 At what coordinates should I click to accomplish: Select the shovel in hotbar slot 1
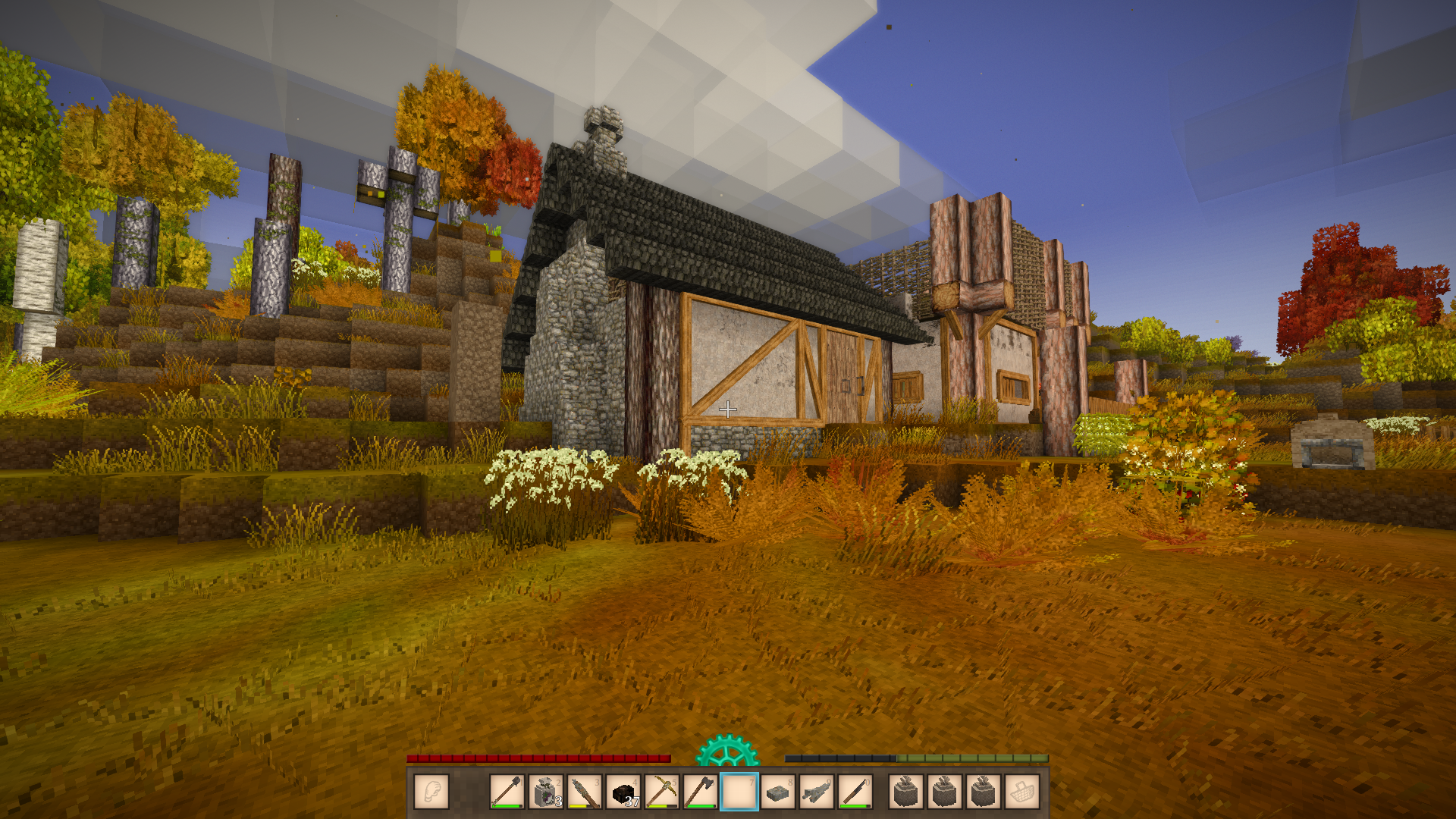pyautogui.click(x=507, y=792)
